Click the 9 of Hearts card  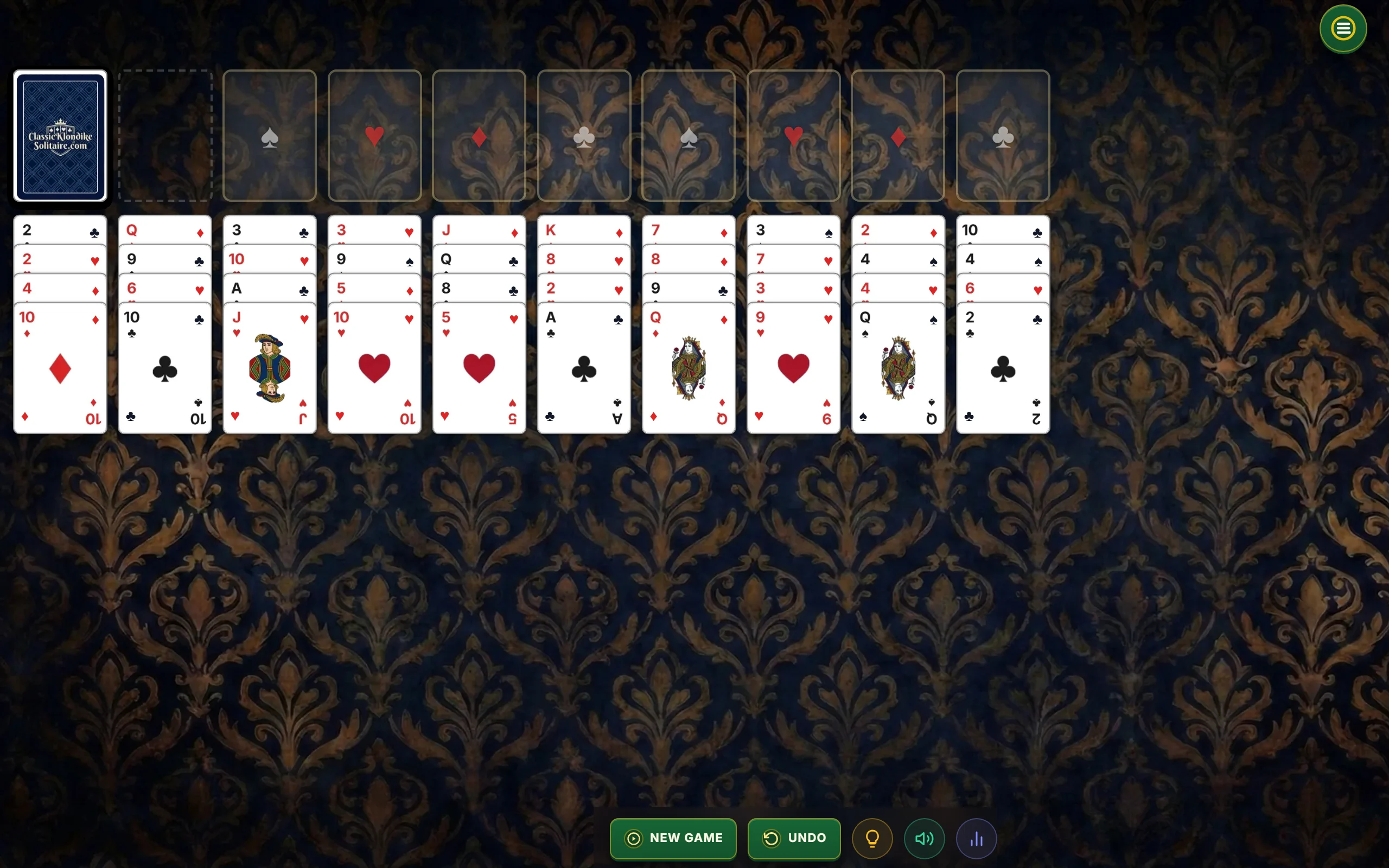click(x=793, y=367)
